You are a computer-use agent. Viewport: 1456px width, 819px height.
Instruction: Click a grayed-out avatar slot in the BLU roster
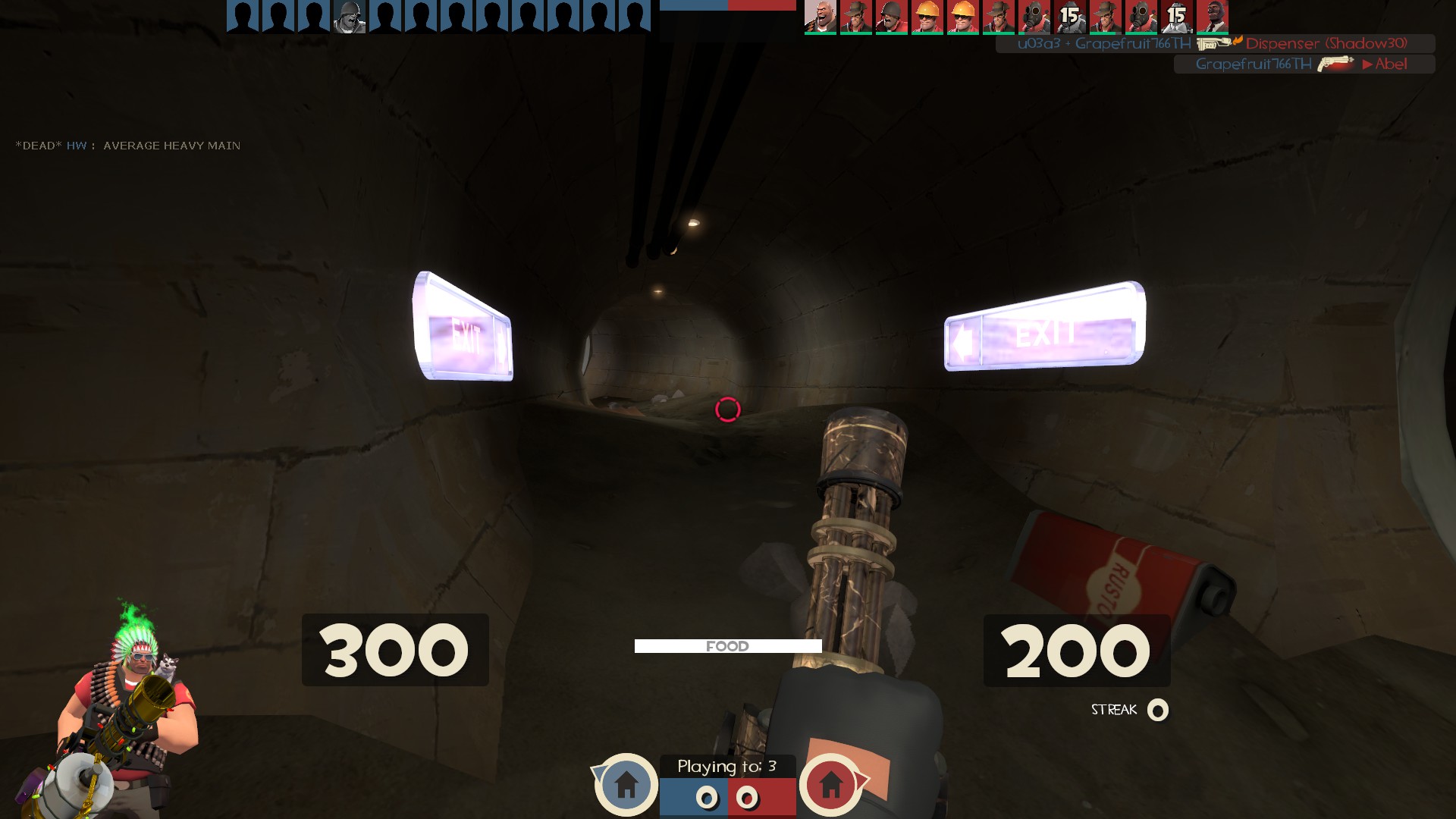[x=243, y=17]
